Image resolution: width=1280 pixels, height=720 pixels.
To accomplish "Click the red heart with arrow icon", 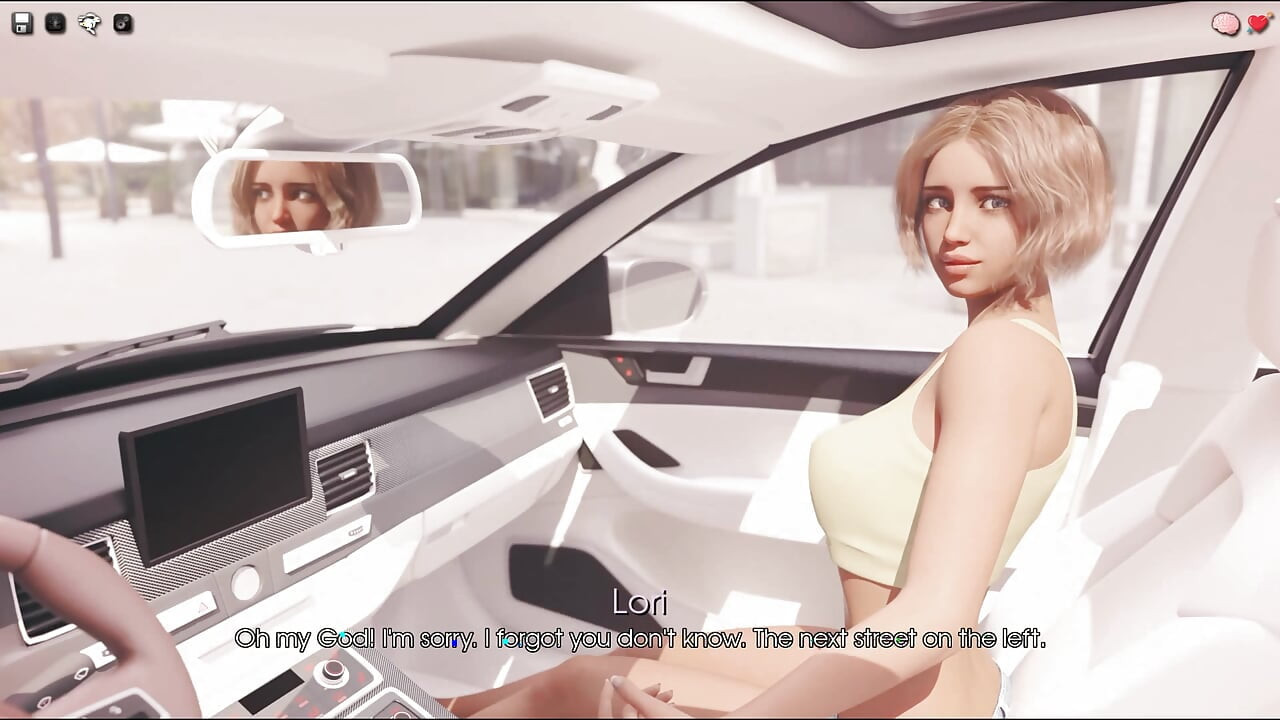I will pyautogui.click(x=1258, y=24).
